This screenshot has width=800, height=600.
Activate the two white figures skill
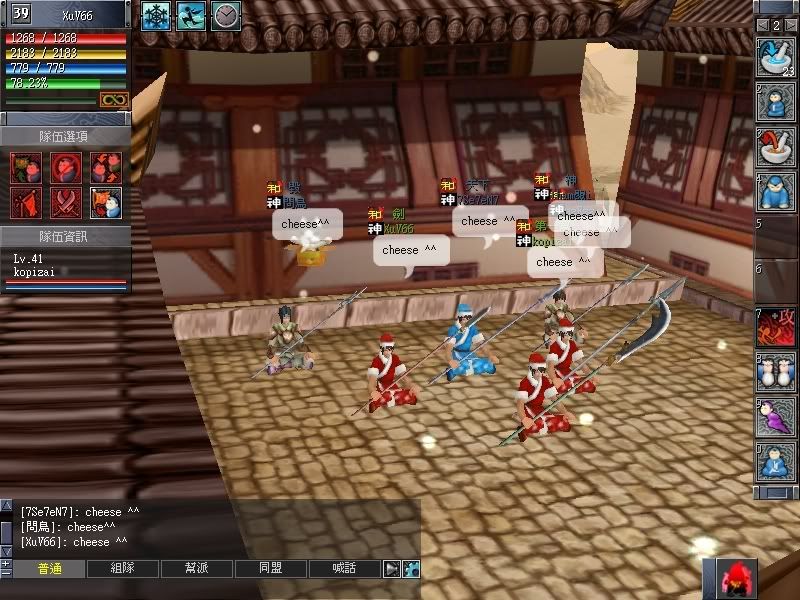(x=775, y=372)
